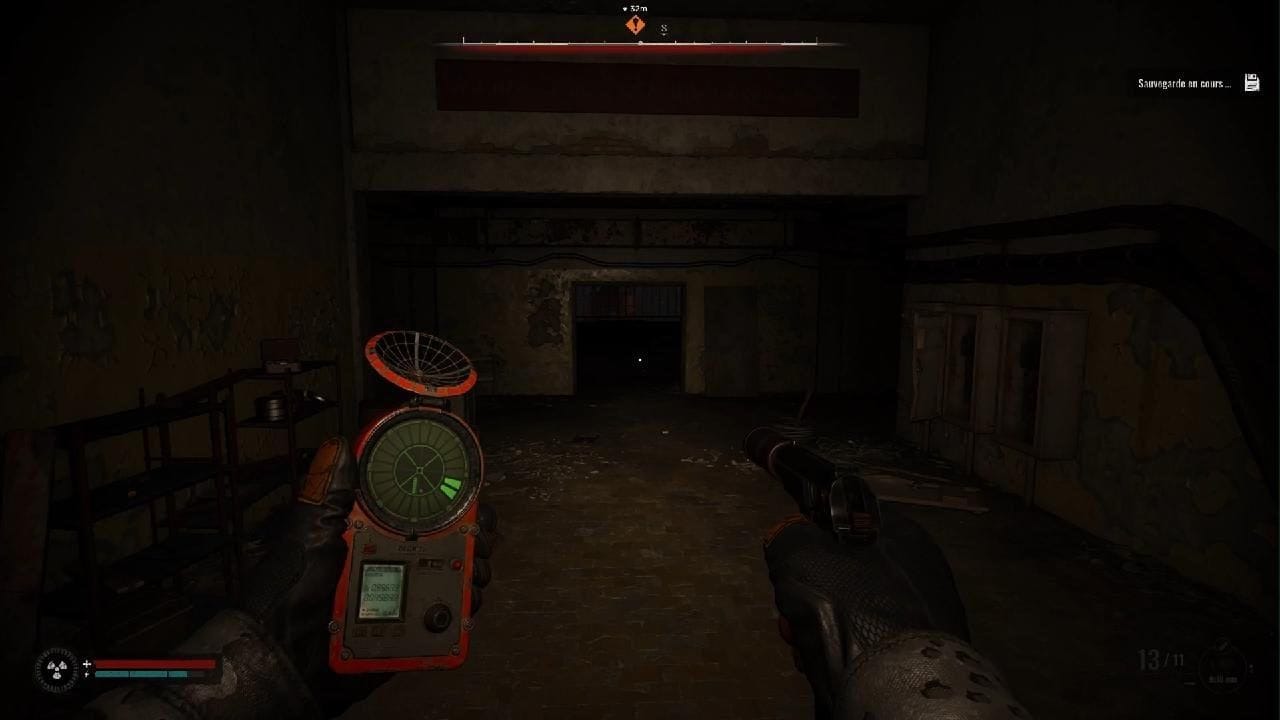Expand the objective distance readout showing 52m
Viewport: 1280px width, 720px height.
[636, 9]
